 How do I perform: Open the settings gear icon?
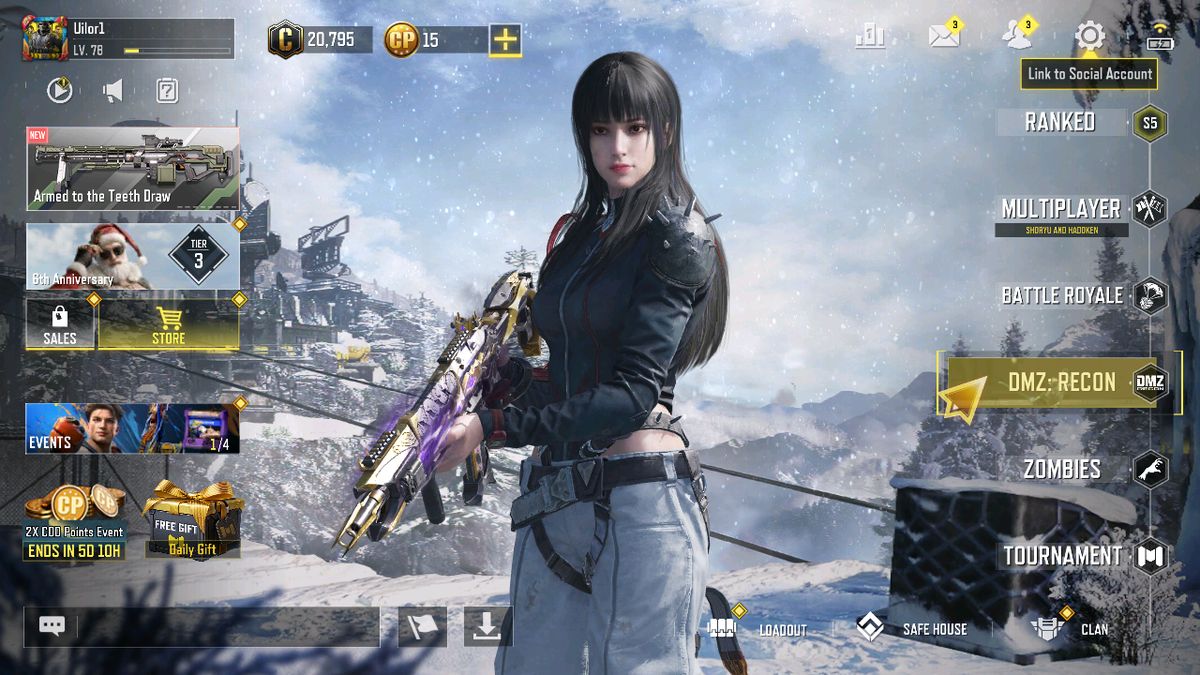click(x=1089, y=37)
